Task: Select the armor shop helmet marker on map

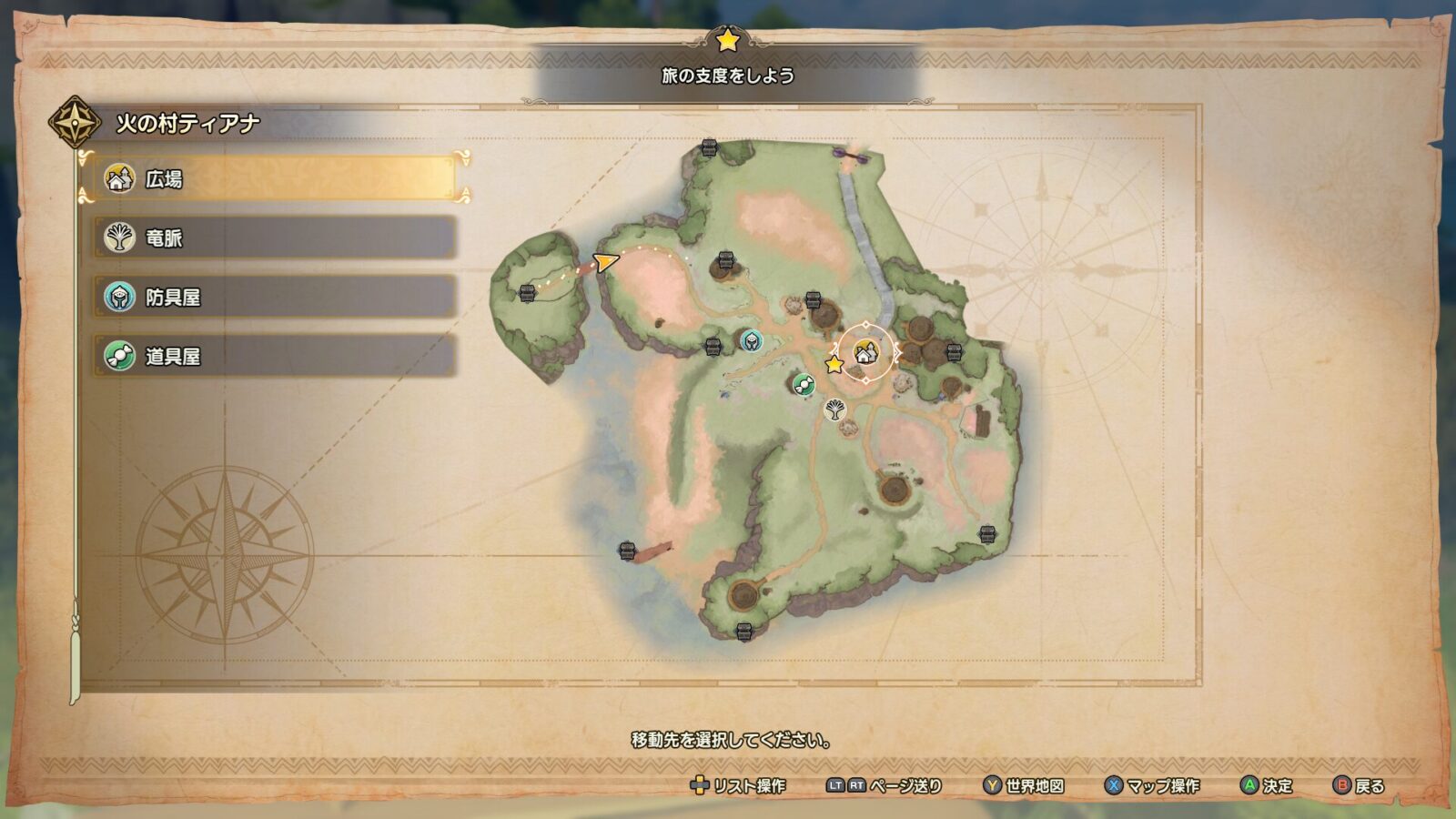Action: point(751,341)
